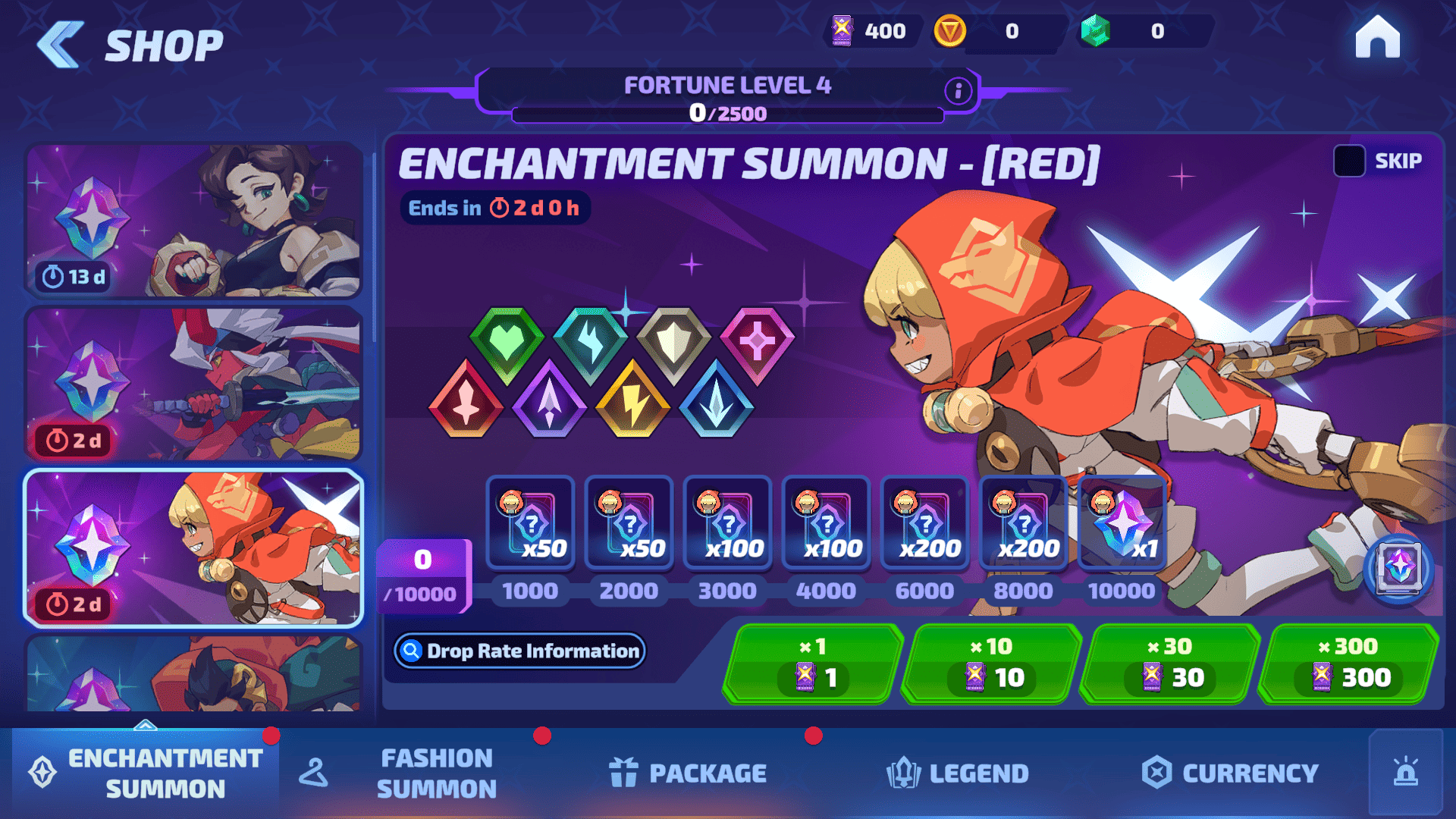1456x819 pixels.
Task: Open the Package tab
Action: [x=688, y=773]
